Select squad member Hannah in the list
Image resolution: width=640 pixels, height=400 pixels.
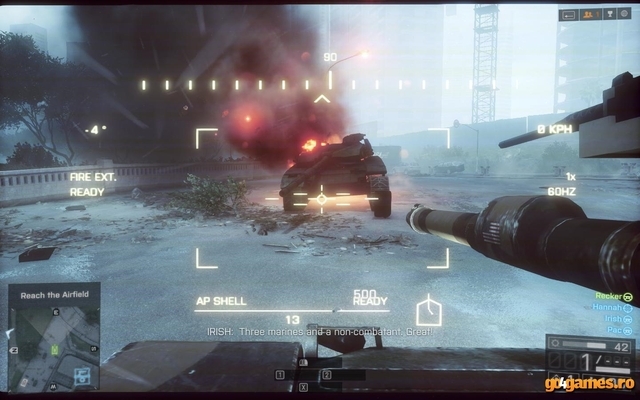point(606,308)
